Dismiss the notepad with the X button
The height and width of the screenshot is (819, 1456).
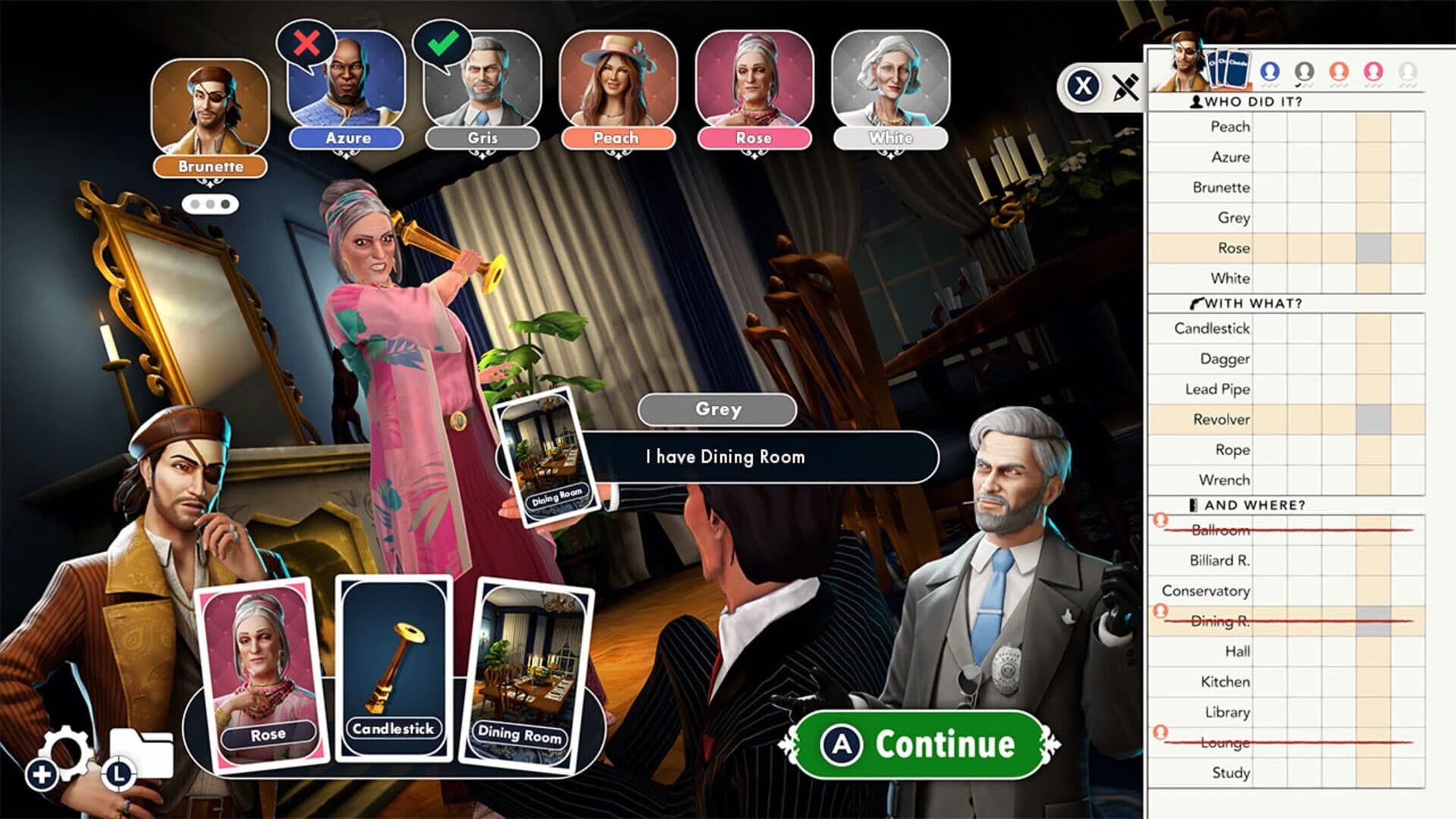point(1083,86)
